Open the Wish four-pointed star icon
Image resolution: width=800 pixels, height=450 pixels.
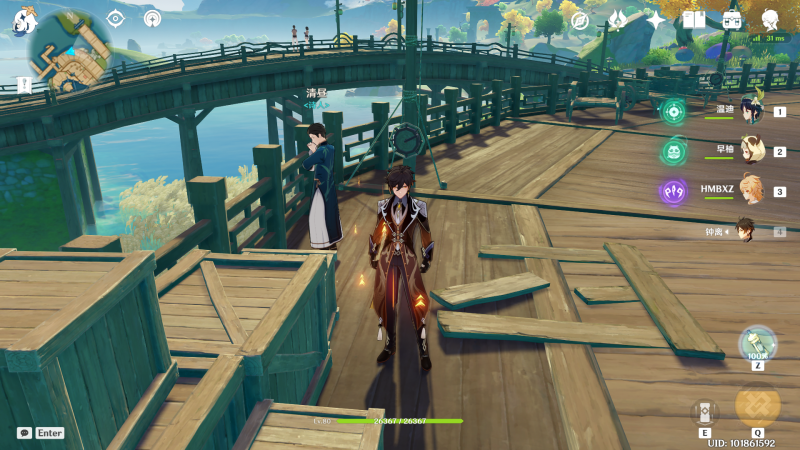[x=656, y=20]
